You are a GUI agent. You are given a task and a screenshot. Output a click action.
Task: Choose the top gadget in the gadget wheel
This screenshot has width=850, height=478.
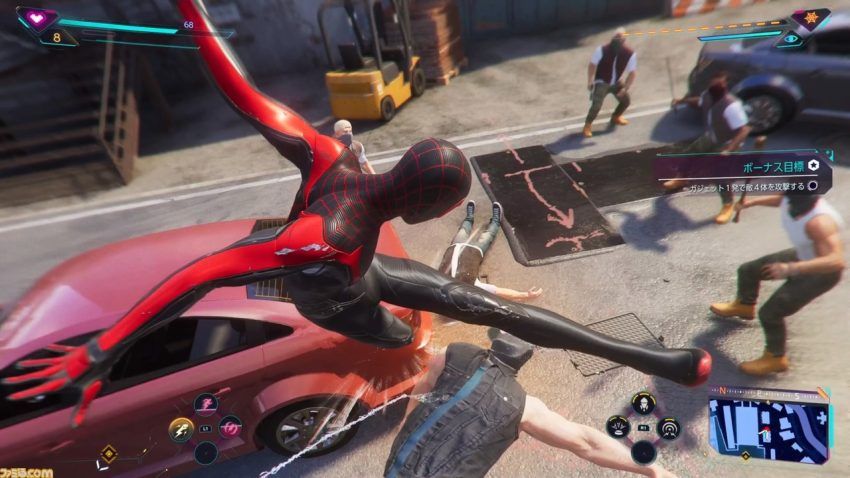click(643, 403)
